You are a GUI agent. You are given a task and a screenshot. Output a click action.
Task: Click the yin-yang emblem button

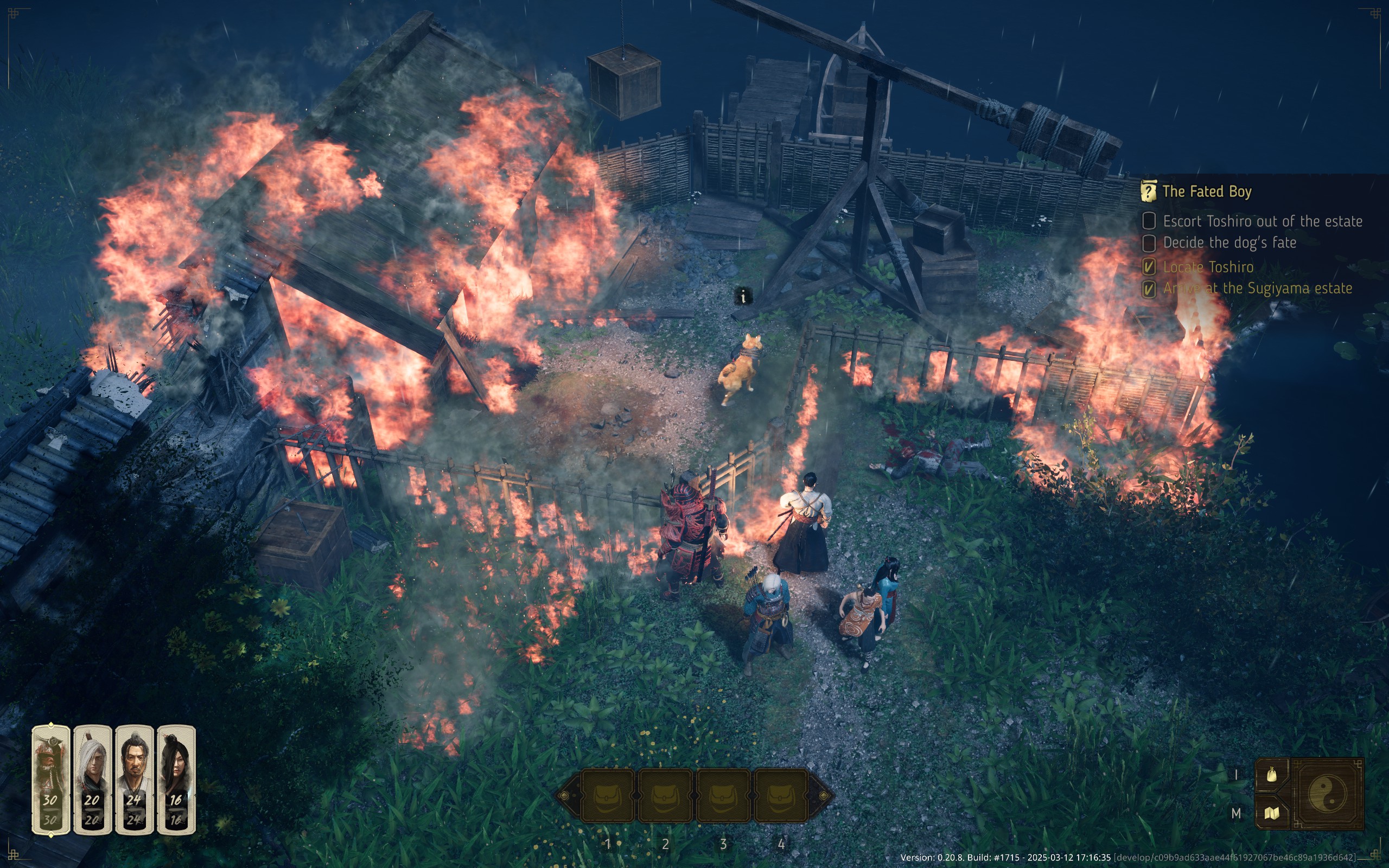click(1327, 793)
